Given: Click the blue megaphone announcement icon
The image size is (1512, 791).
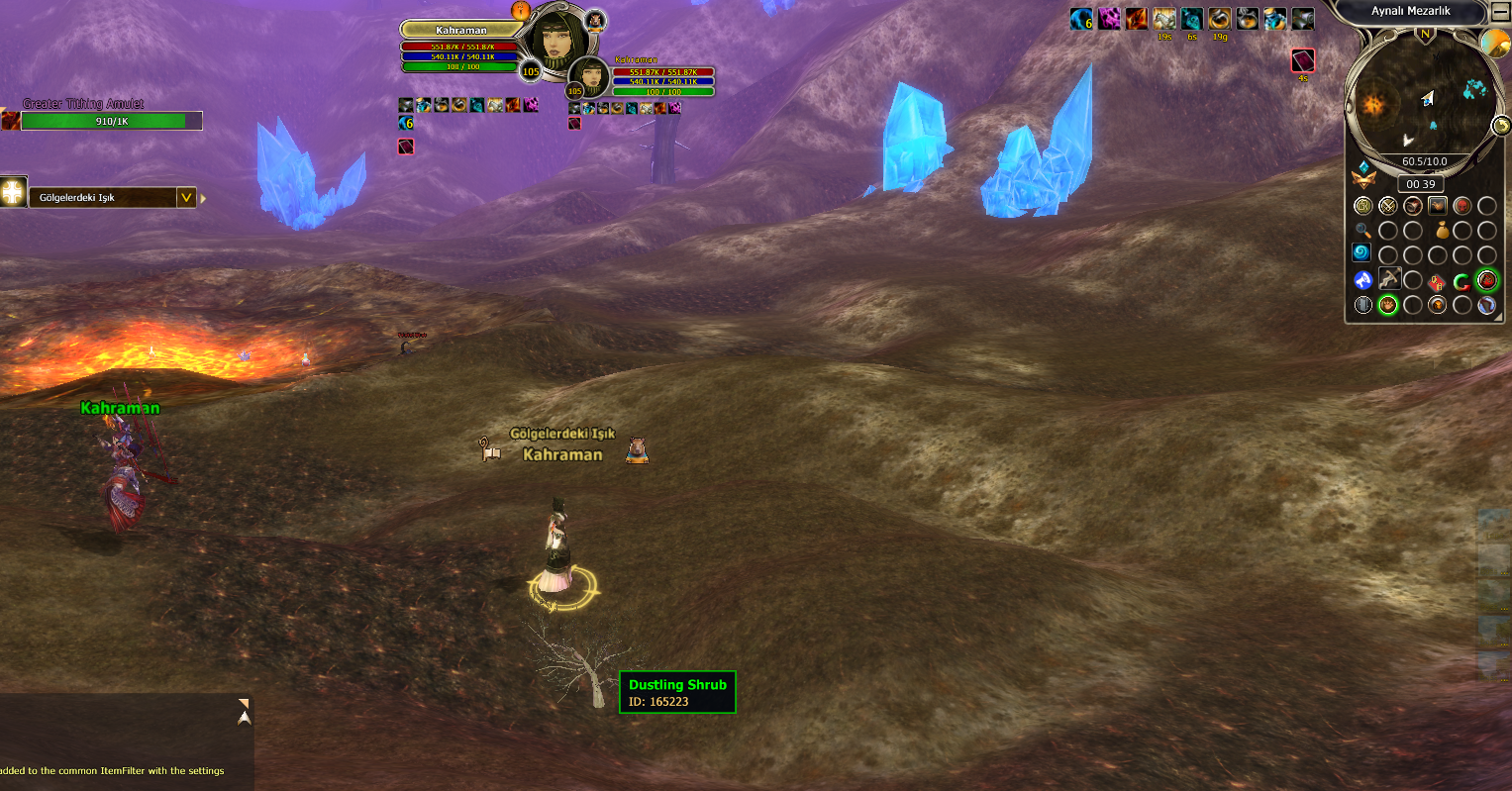Looking at the screenshot, I should click(x=1363, y=280).
